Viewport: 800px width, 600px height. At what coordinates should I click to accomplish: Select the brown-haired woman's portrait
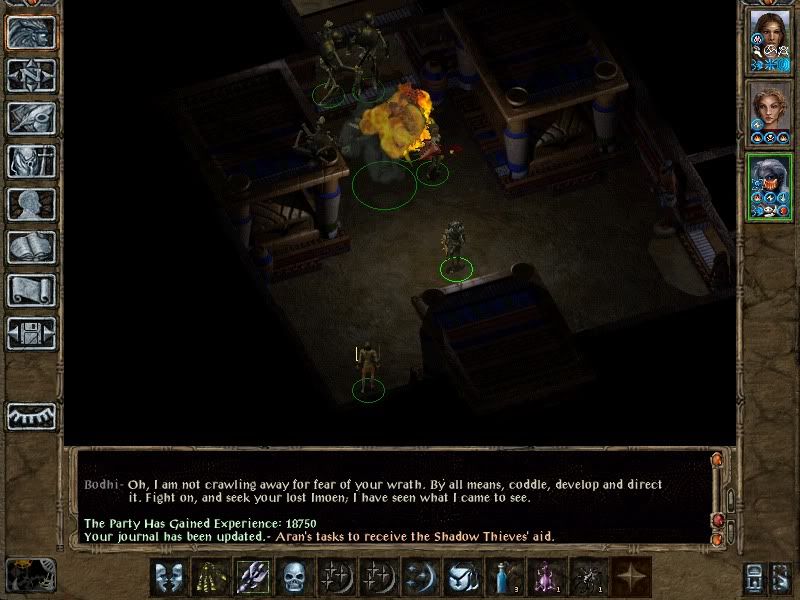[769, 38]
